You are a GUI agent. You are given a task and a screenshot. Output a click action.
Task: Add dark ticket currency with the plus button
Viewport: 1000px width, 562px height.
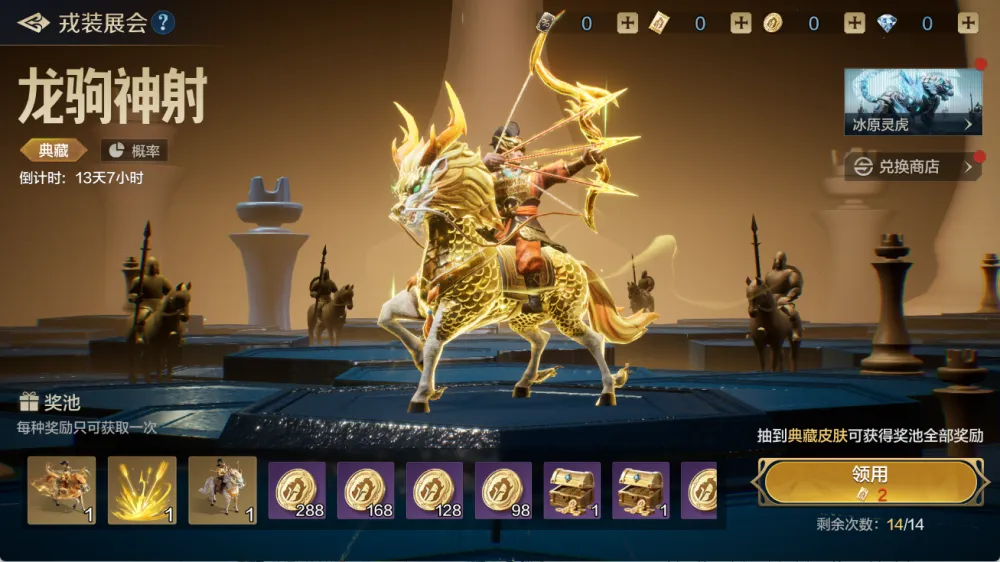[627, 24]
